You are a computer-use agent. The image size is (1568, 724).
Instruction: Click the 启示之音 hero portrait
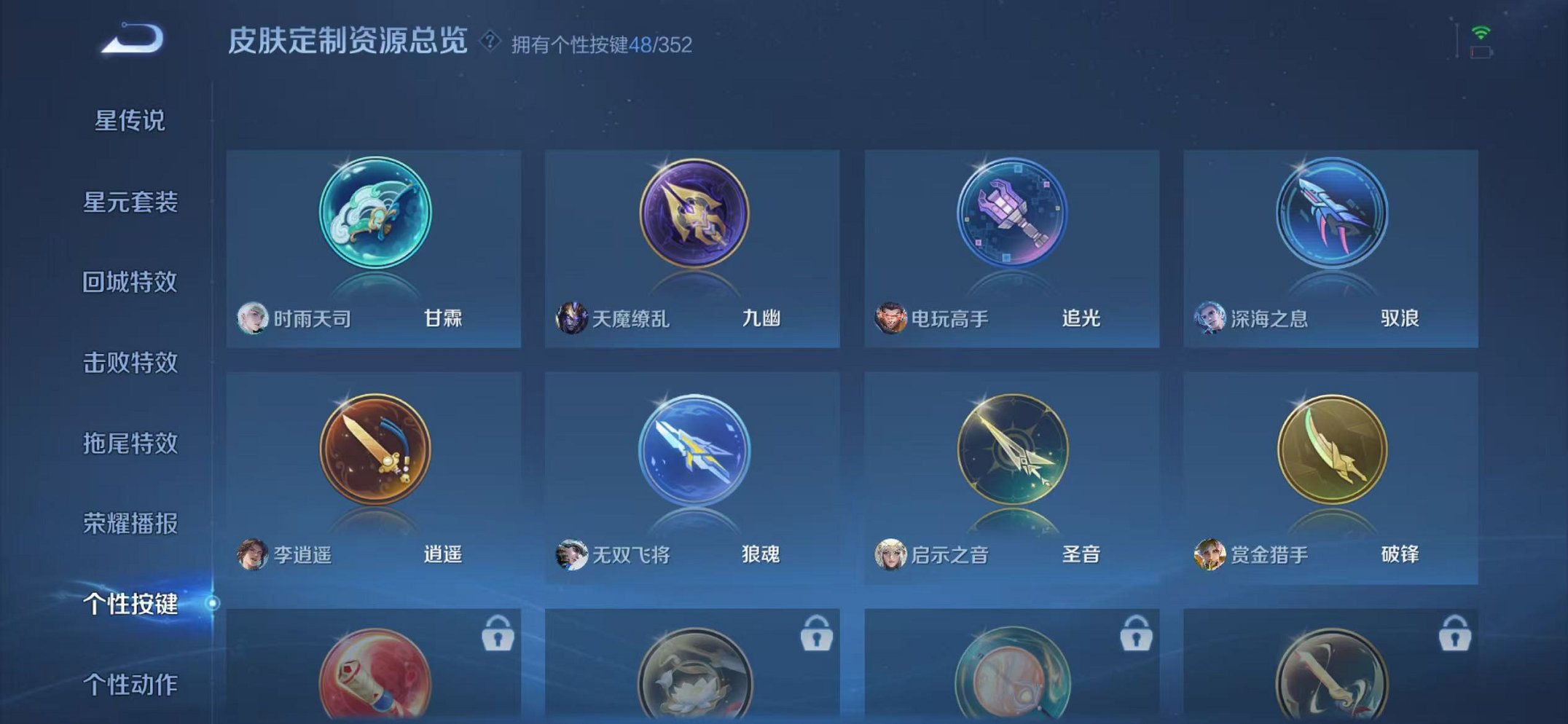(890, 554)
